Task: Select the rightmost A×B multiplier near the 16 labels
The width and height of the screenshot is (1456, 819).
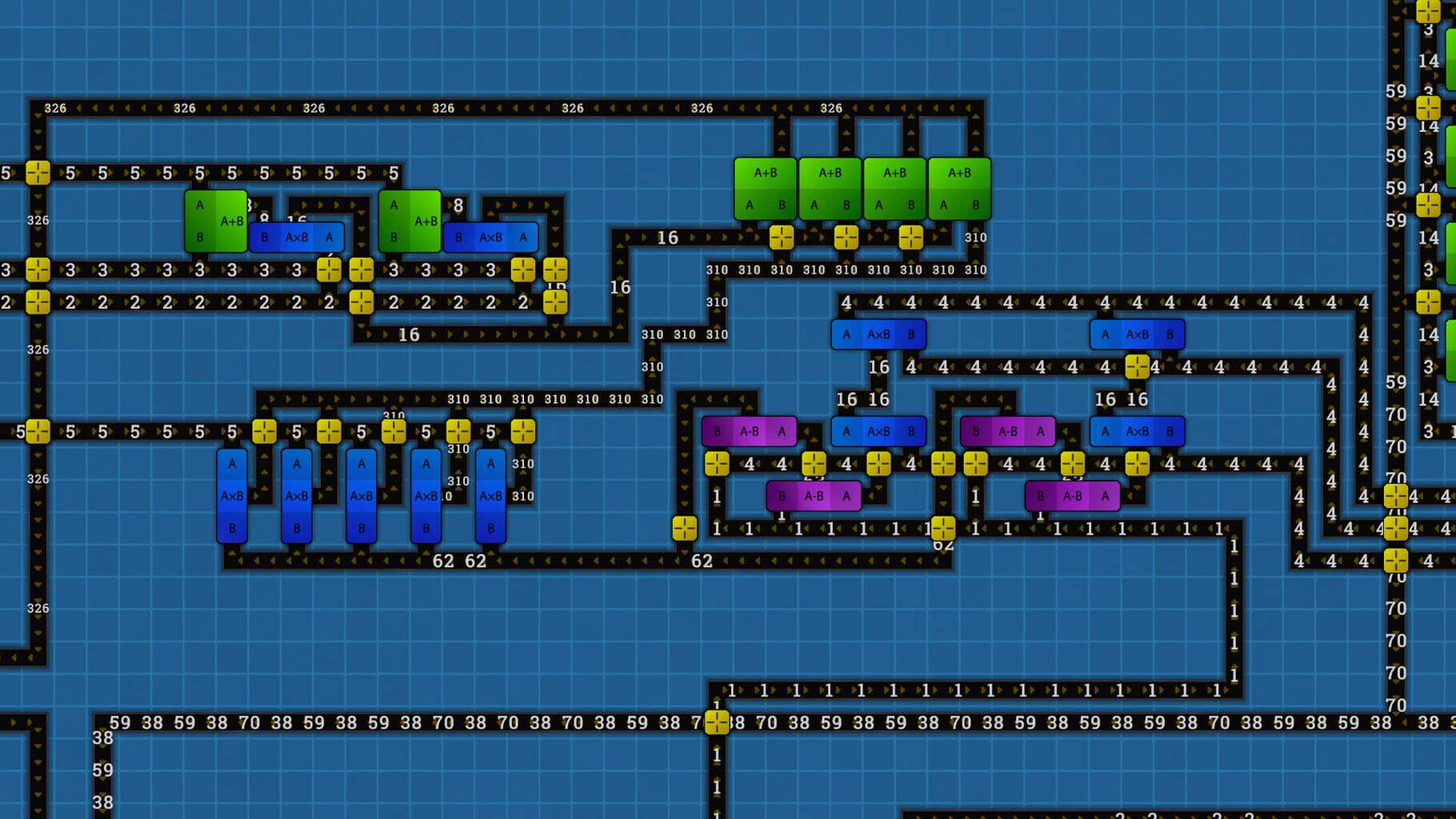Action: (x=1138, y=431)
